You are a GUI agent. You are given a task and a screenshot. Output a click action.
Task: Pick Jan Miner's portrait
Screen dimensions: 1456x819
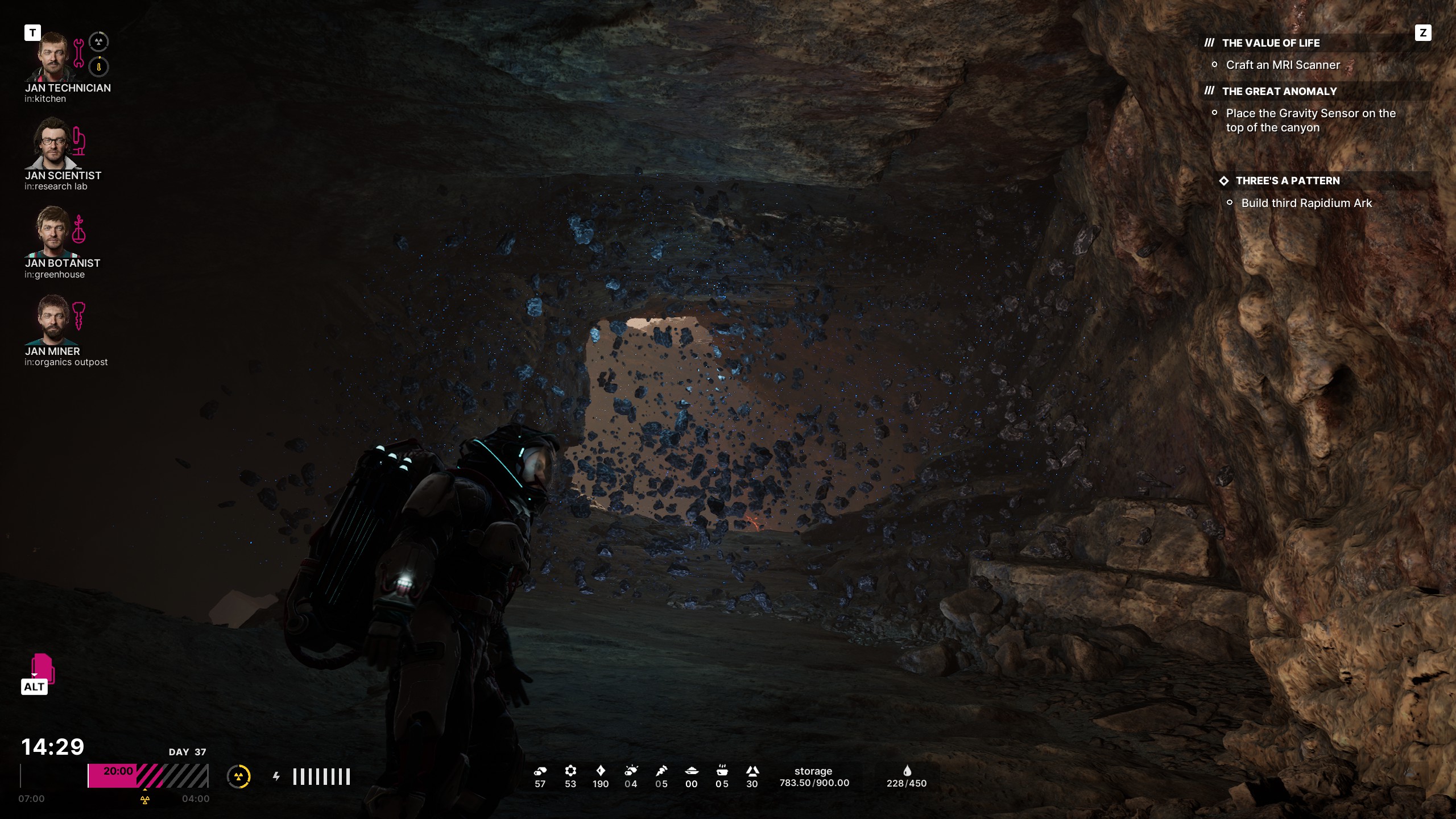click(x=52, y=319)
